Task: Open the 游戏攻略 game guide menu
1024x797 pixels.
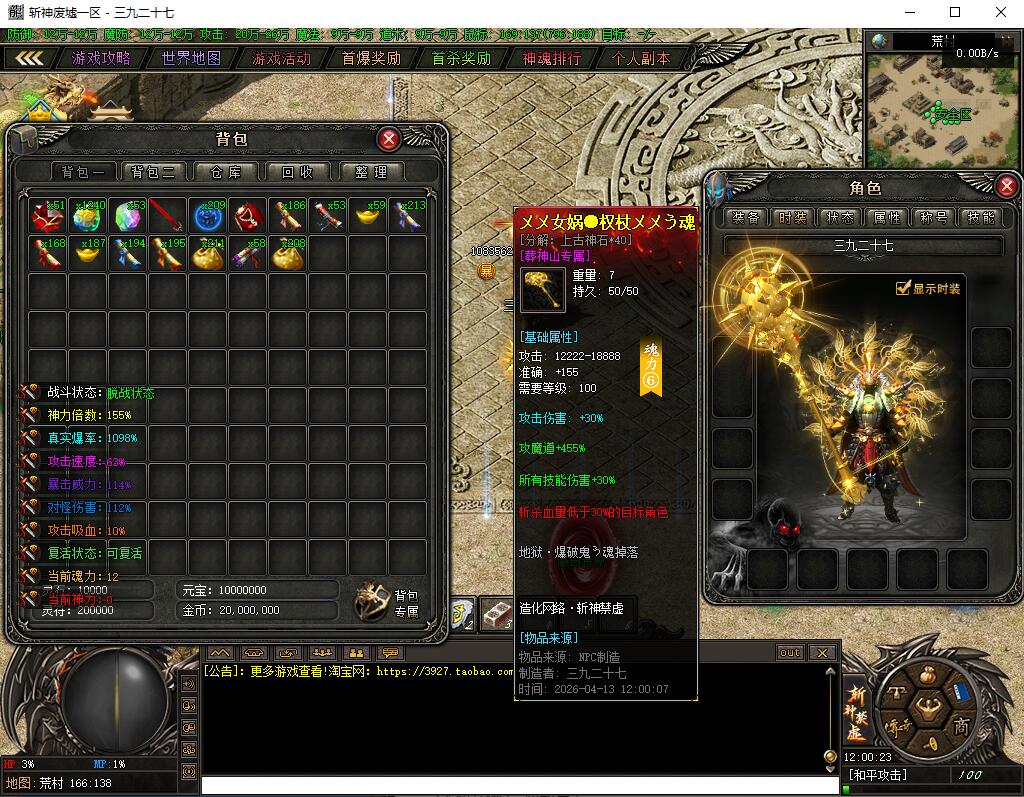Action: coord(101,58)
